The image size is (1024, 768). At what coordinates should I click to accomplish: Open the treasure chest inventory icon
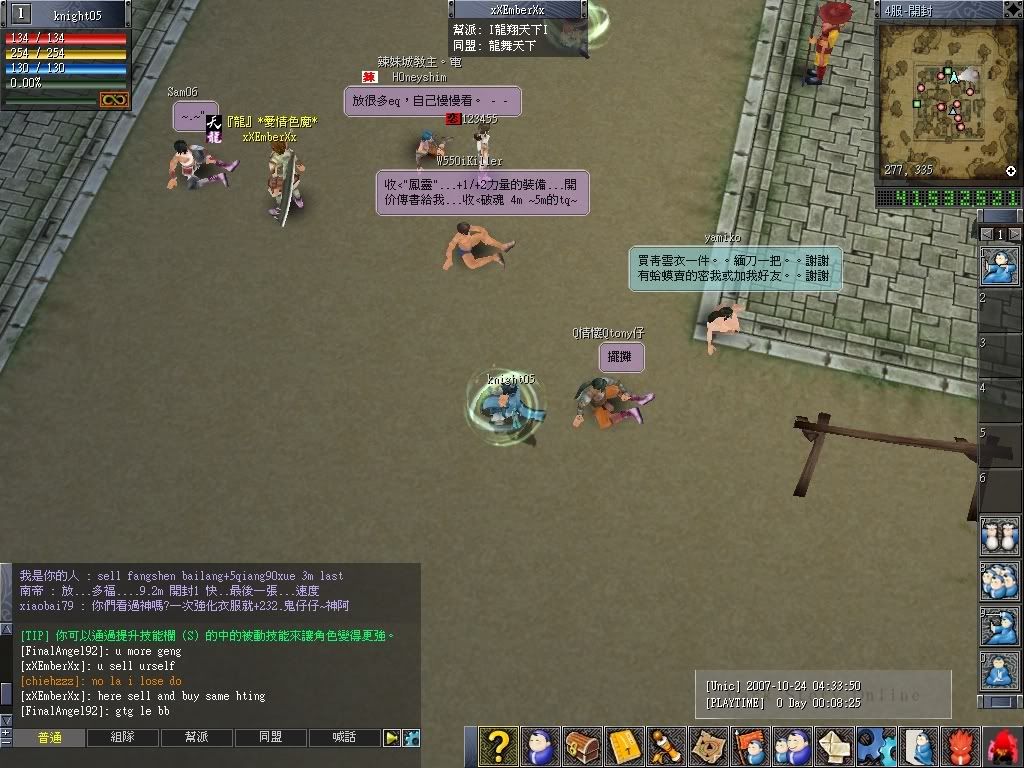click(x=582, y=747)
